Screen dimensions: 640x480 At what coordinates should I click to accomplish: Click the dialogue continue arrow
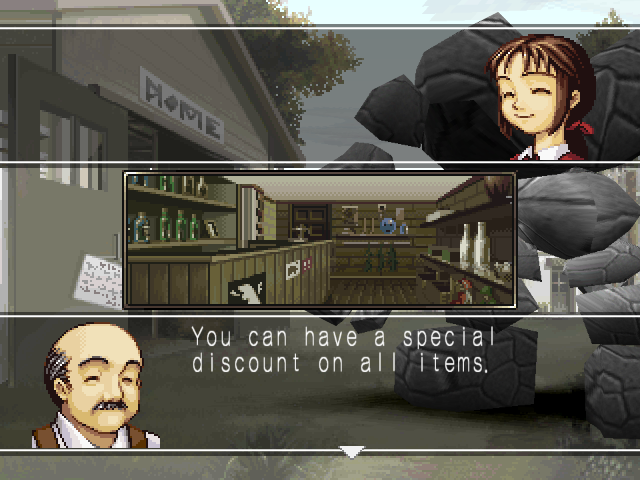coord(351,452)
